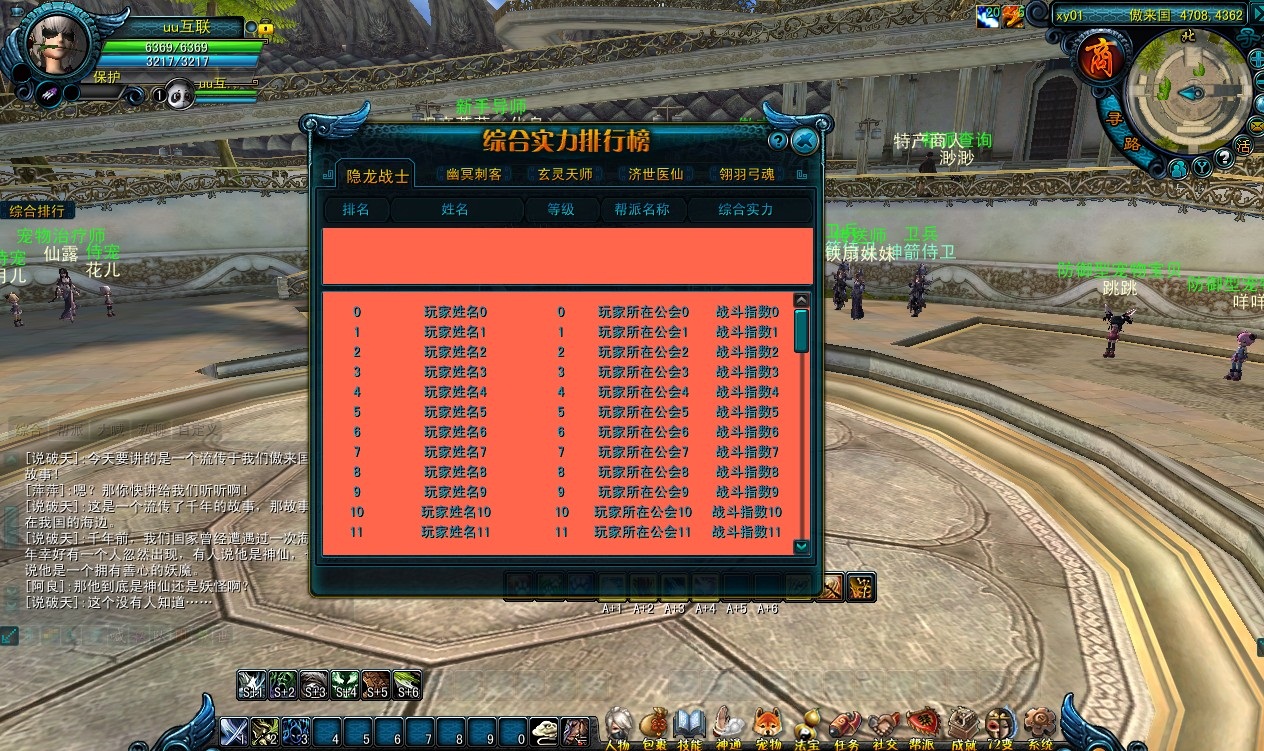
Task: Select the 隐龙战士 class tab
Action: [377, 176]
